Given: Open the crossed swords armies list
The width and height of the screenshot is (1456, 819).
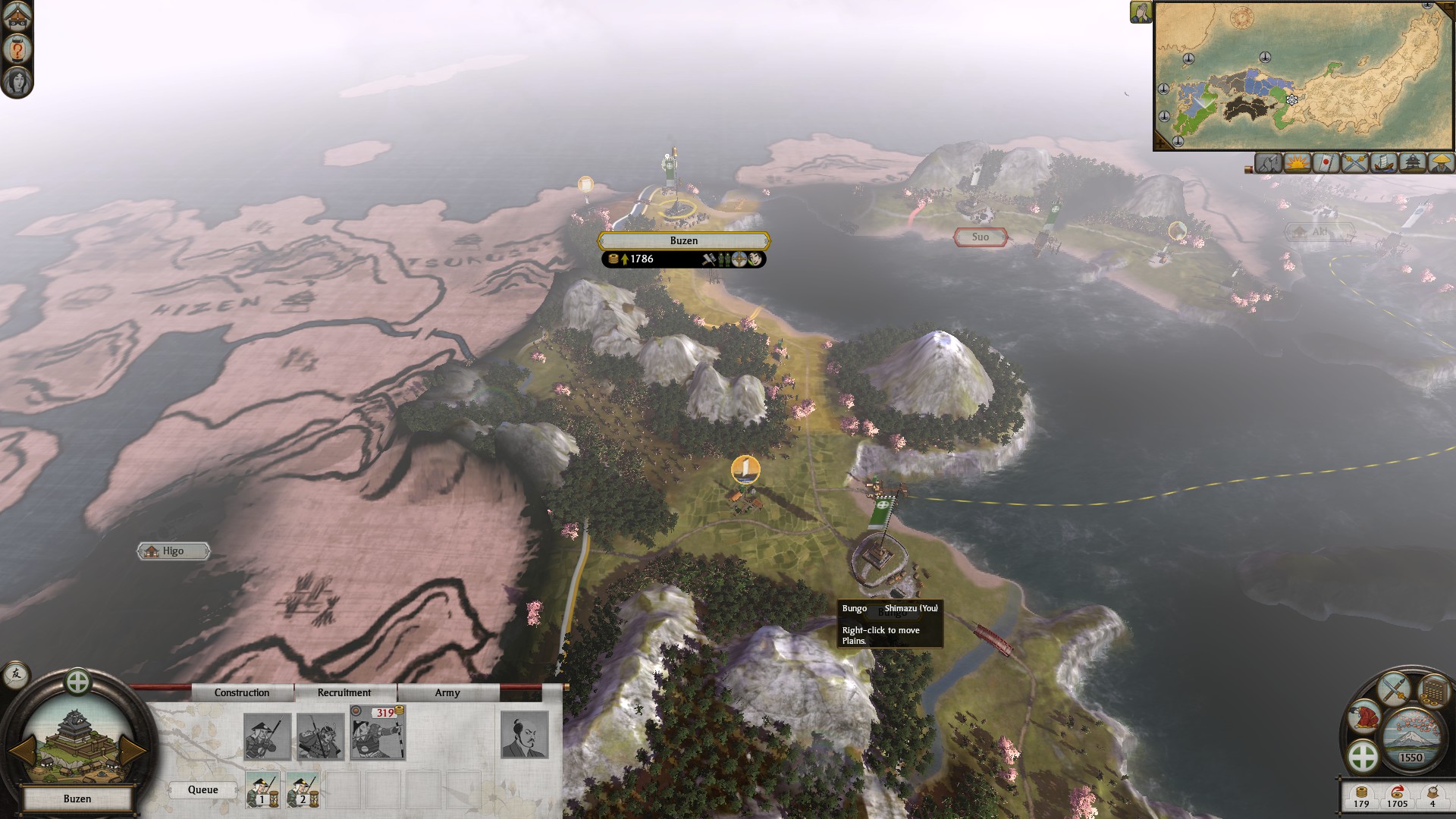Looking at the screenshot, I should click(x=1354, y=163).
